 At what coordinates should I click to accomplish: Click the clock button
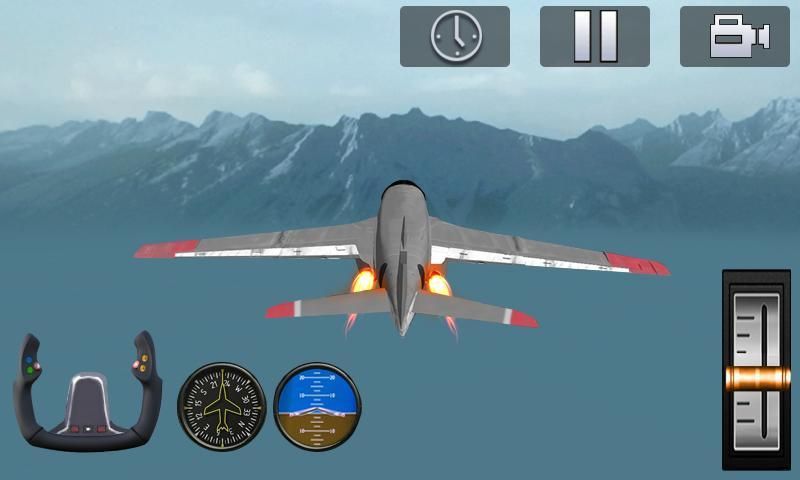[455, 37]
